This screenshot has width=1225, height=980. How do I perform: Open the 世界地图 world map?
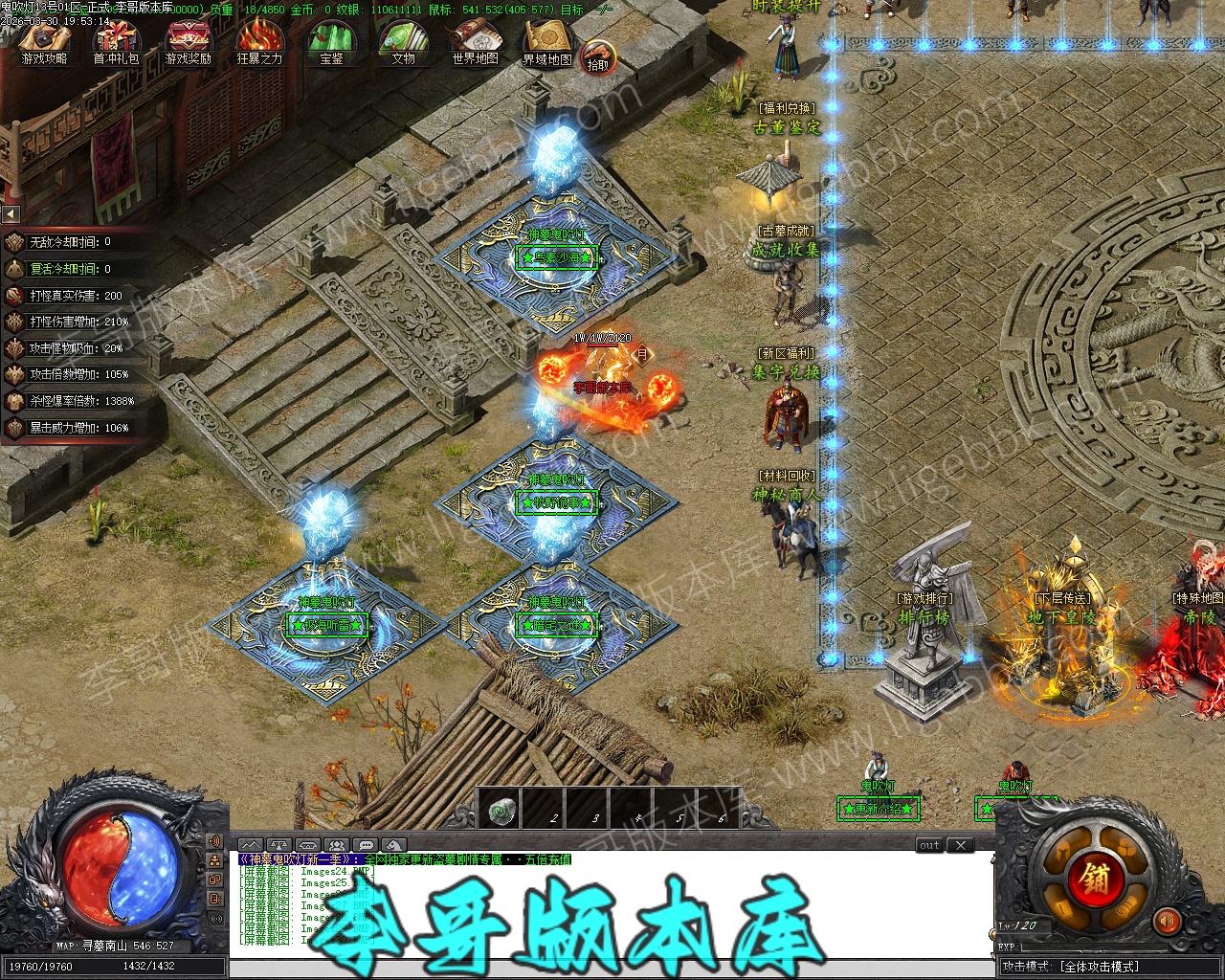pos(475,42)
